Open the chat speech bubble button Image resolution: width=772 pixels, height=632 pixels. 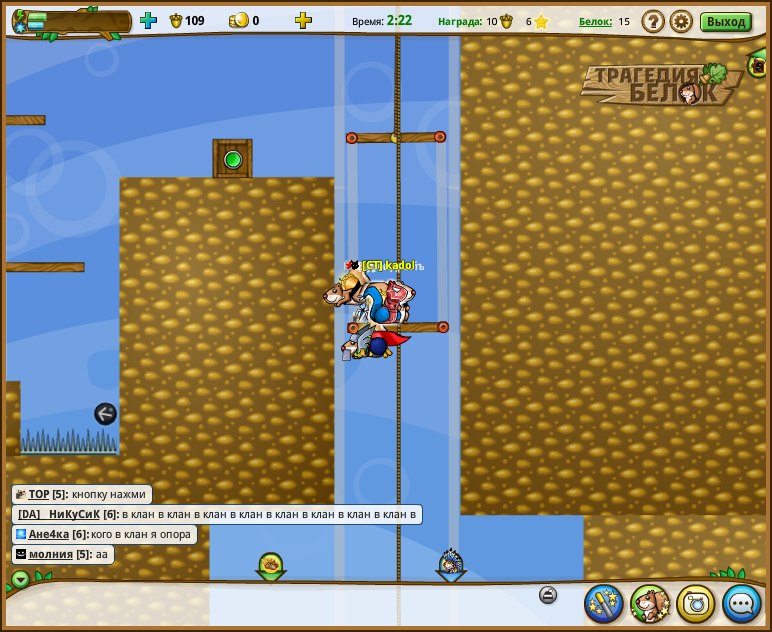click(x=742, y=603)
